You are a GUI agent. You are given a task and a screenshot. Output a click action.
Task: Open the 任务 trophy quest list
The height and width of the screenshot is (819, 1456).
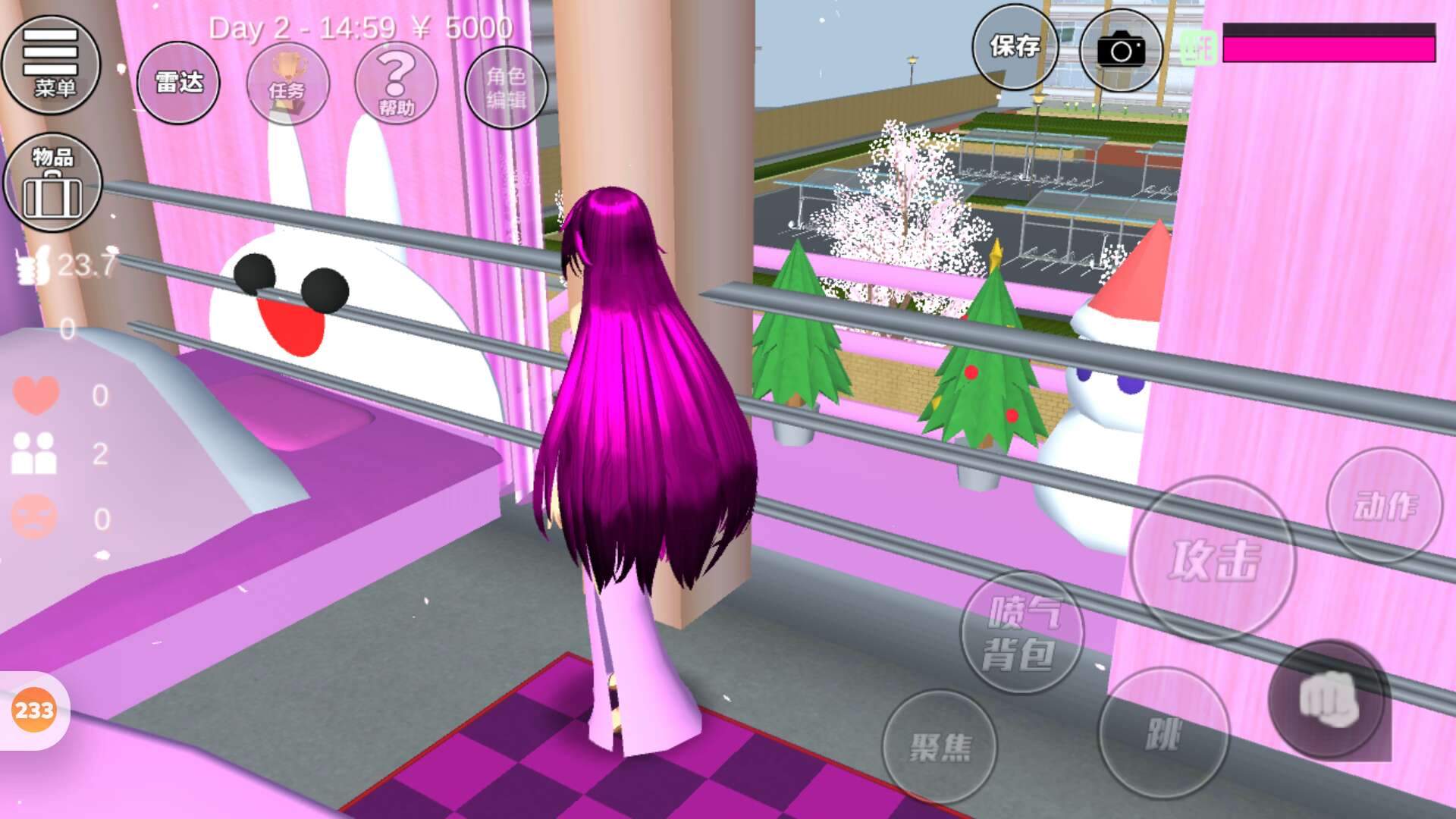pos(287,84)
